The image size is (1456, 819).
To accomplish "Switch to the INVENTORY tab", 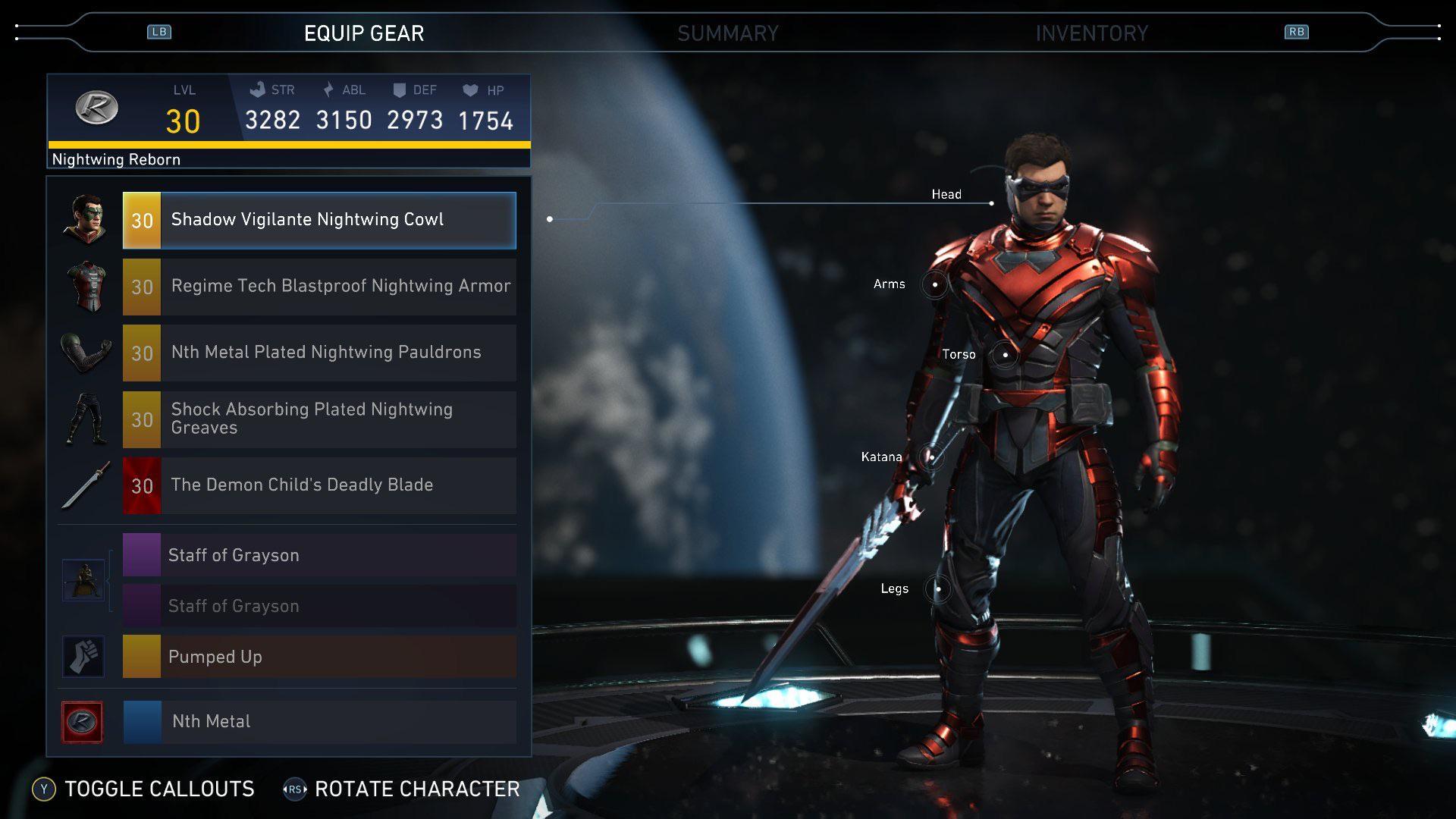I will pyautogui.click(x=1092, y=33).
